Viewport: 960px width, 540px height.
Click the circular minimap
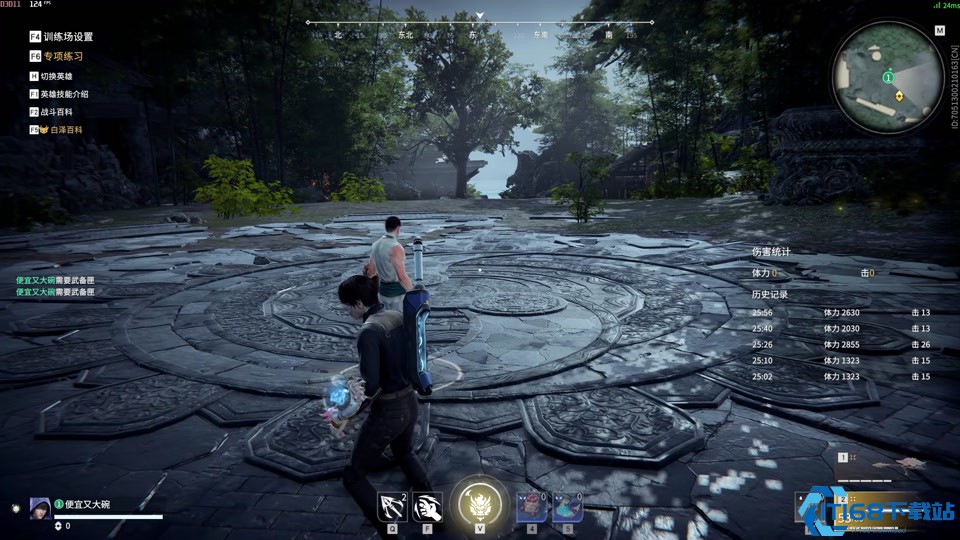[x=887, y=76]
